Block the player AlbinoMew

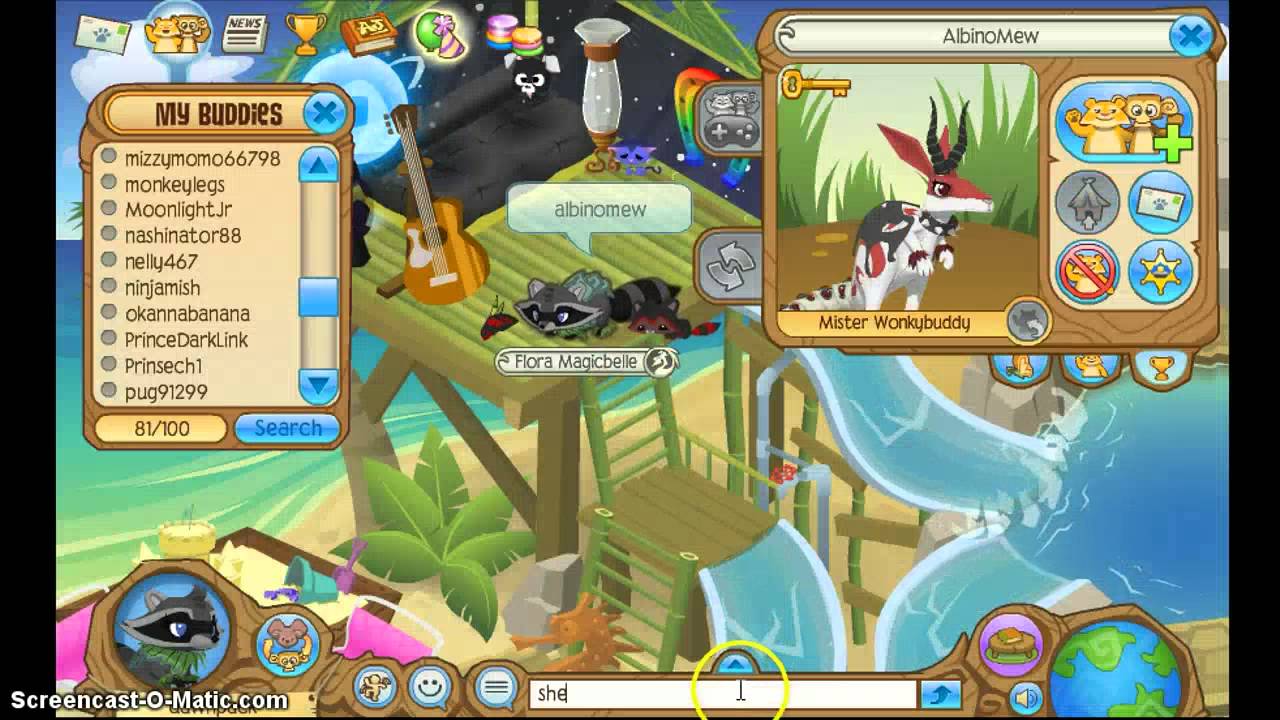coord(1087,271)
